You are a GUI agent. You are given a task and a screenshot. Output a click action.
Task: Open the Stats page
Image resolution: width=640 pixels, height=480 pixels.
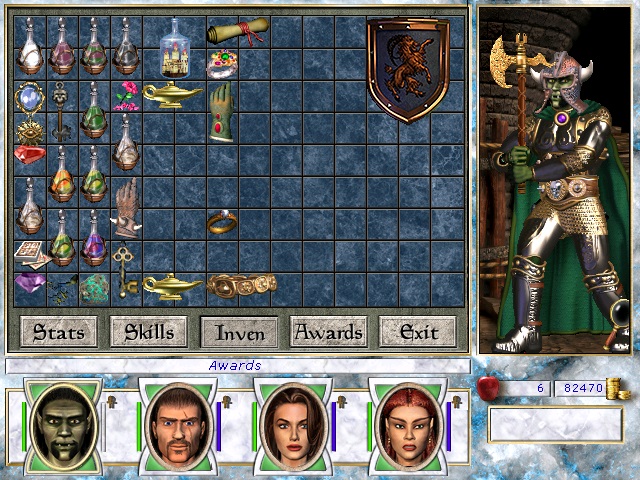click(x=59, y=331)
